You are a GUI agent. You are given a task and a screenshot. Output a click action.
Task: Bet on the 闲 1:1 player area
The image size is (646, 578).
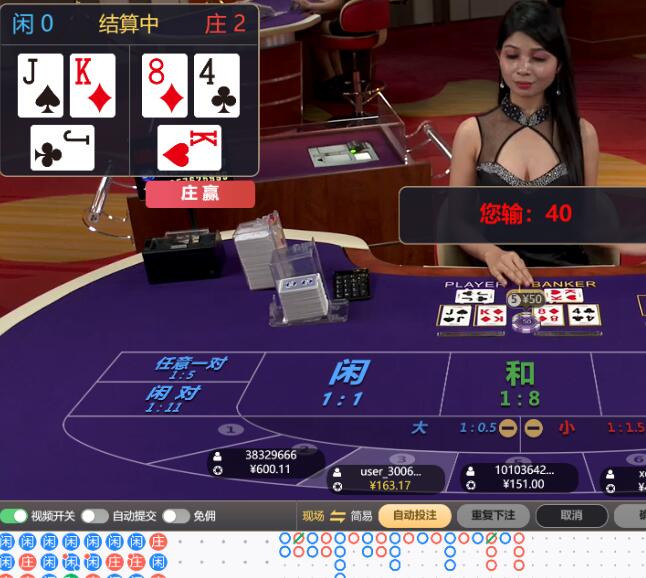coord(344,382)
